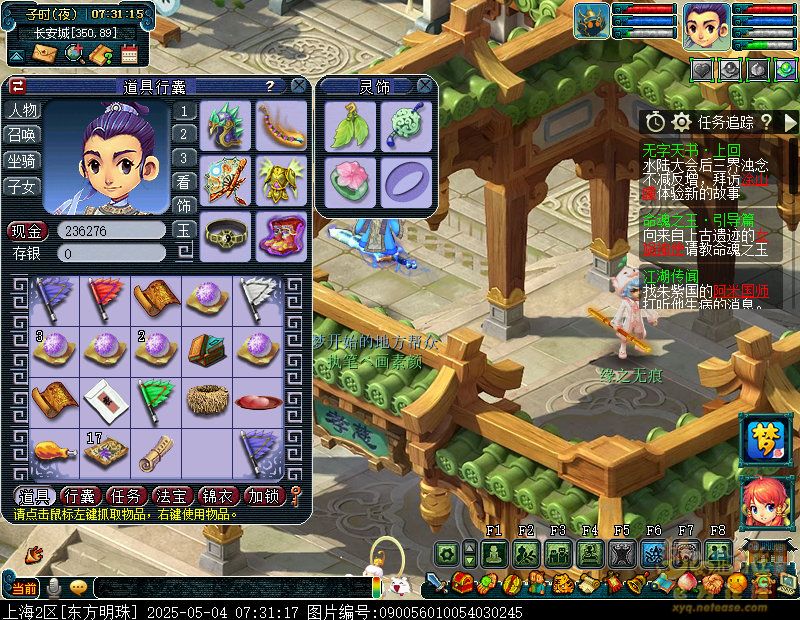800x620 pixels.
Task: Click the equipped belt slot
Action: [226, 233]
